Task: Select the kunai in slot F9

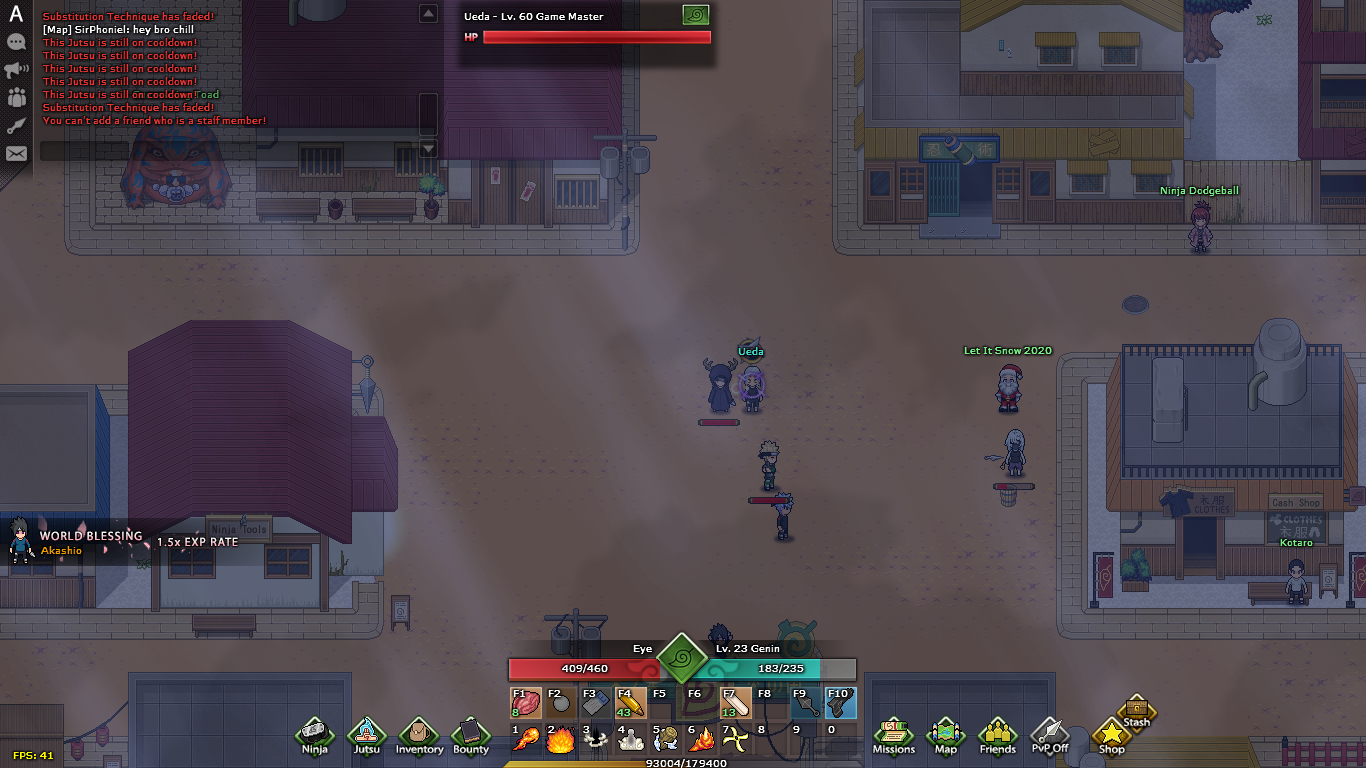Action: click(805, 702)
